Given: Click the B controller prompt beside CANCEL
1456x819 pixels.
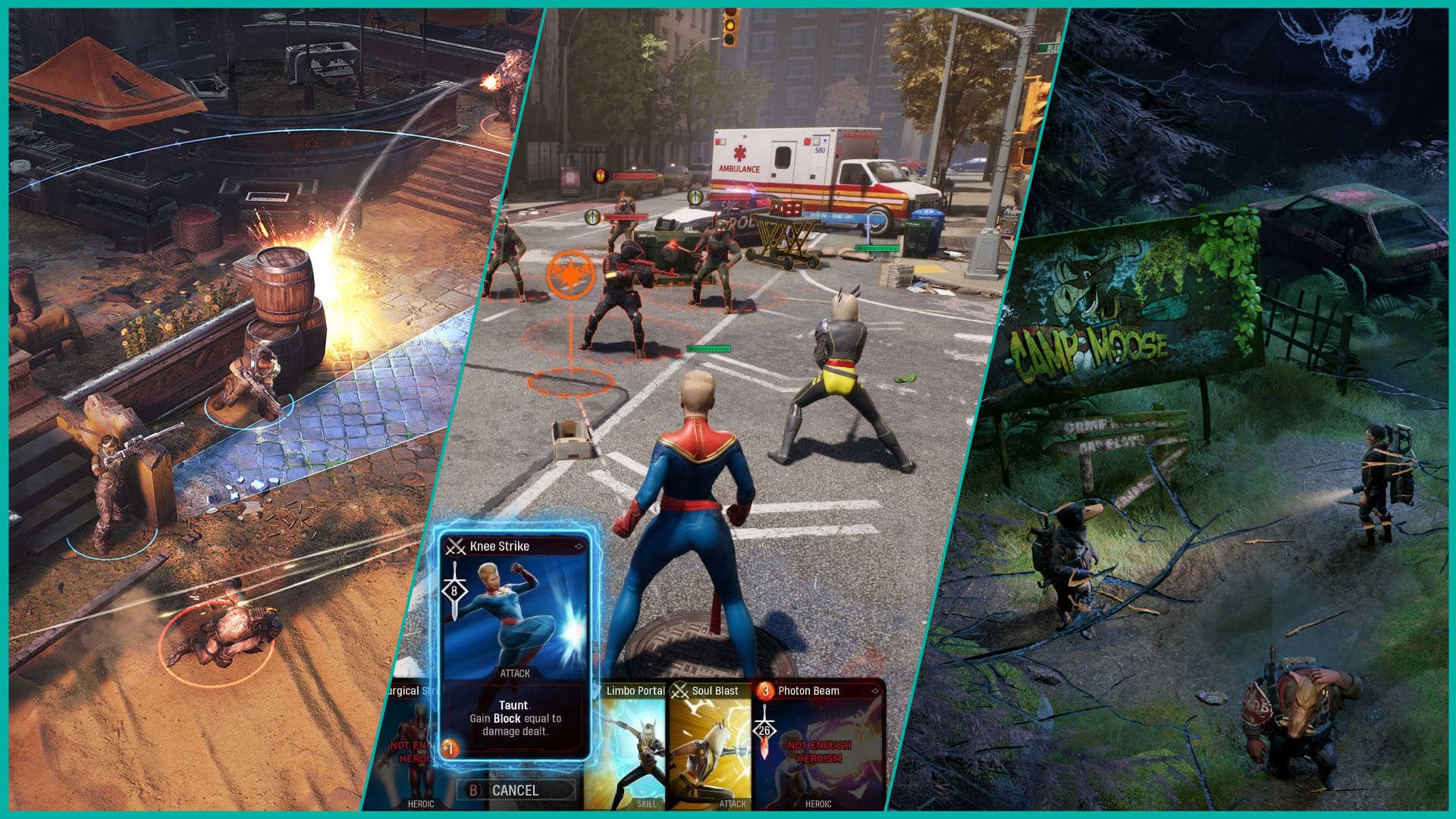Looking at the screenshot, I should [x=473, y=791].
